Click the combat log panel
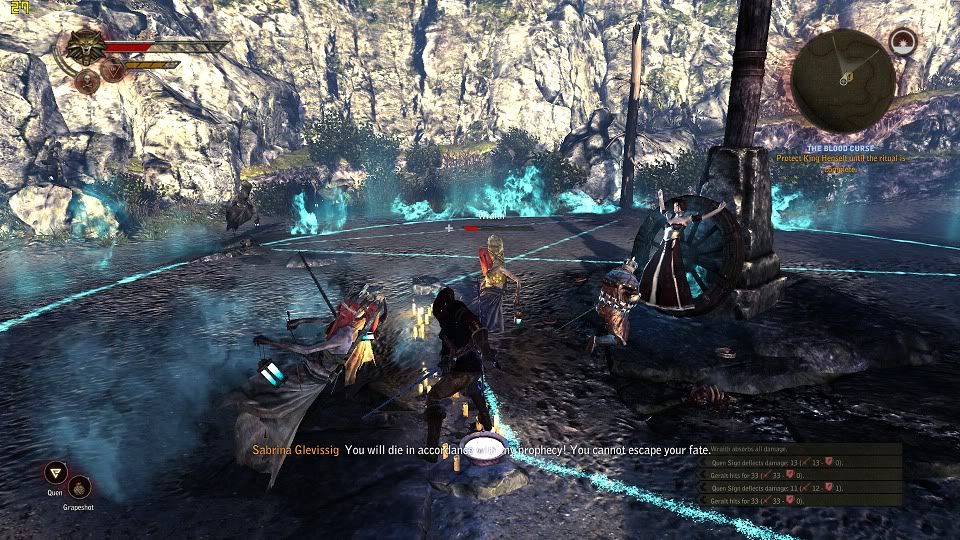The height and width of the screenshot is (540, 960). [x=800, y=473]
